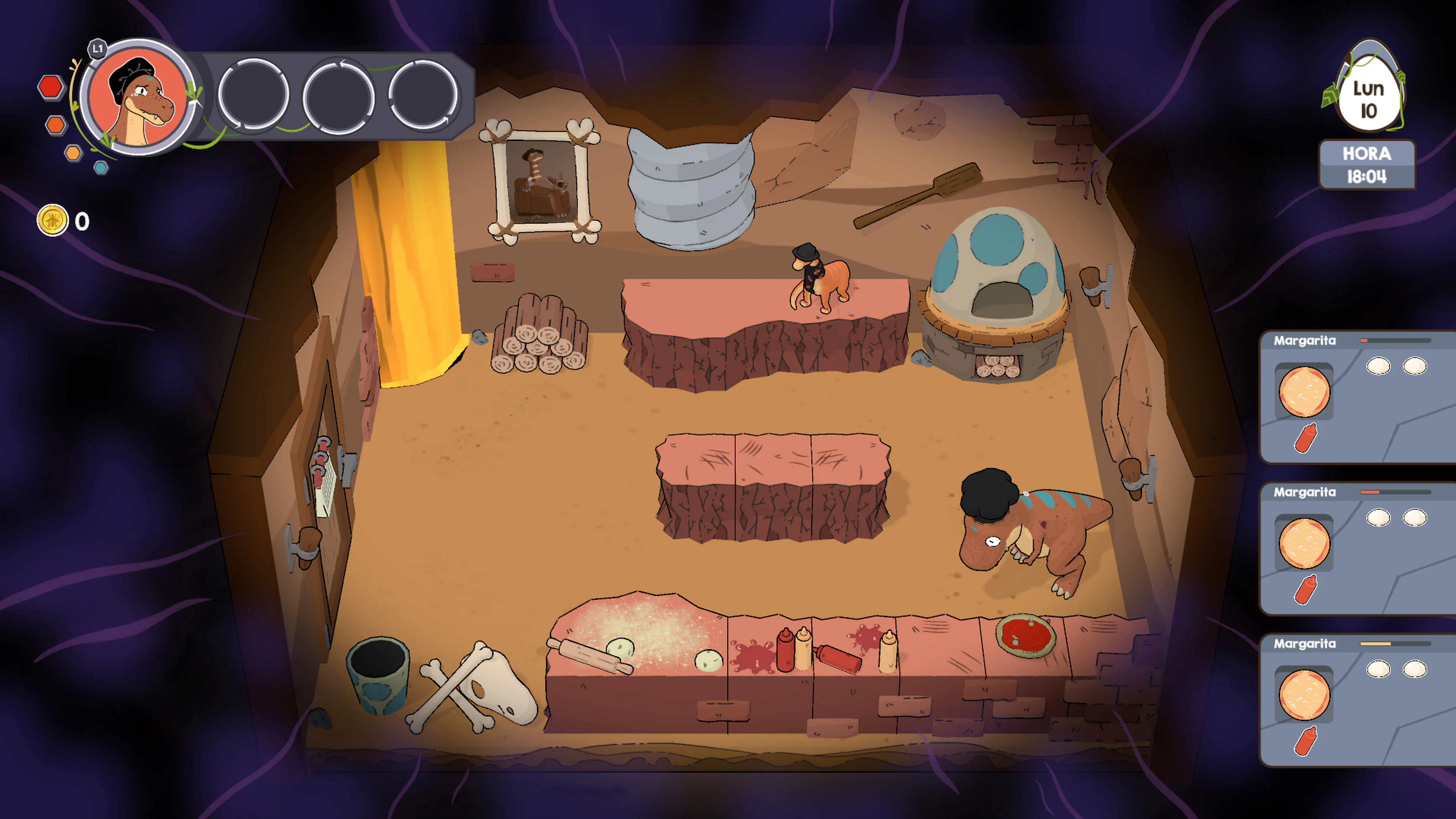
Task: Click the Margarita title on the top order card
Action: click(1305, 341)
